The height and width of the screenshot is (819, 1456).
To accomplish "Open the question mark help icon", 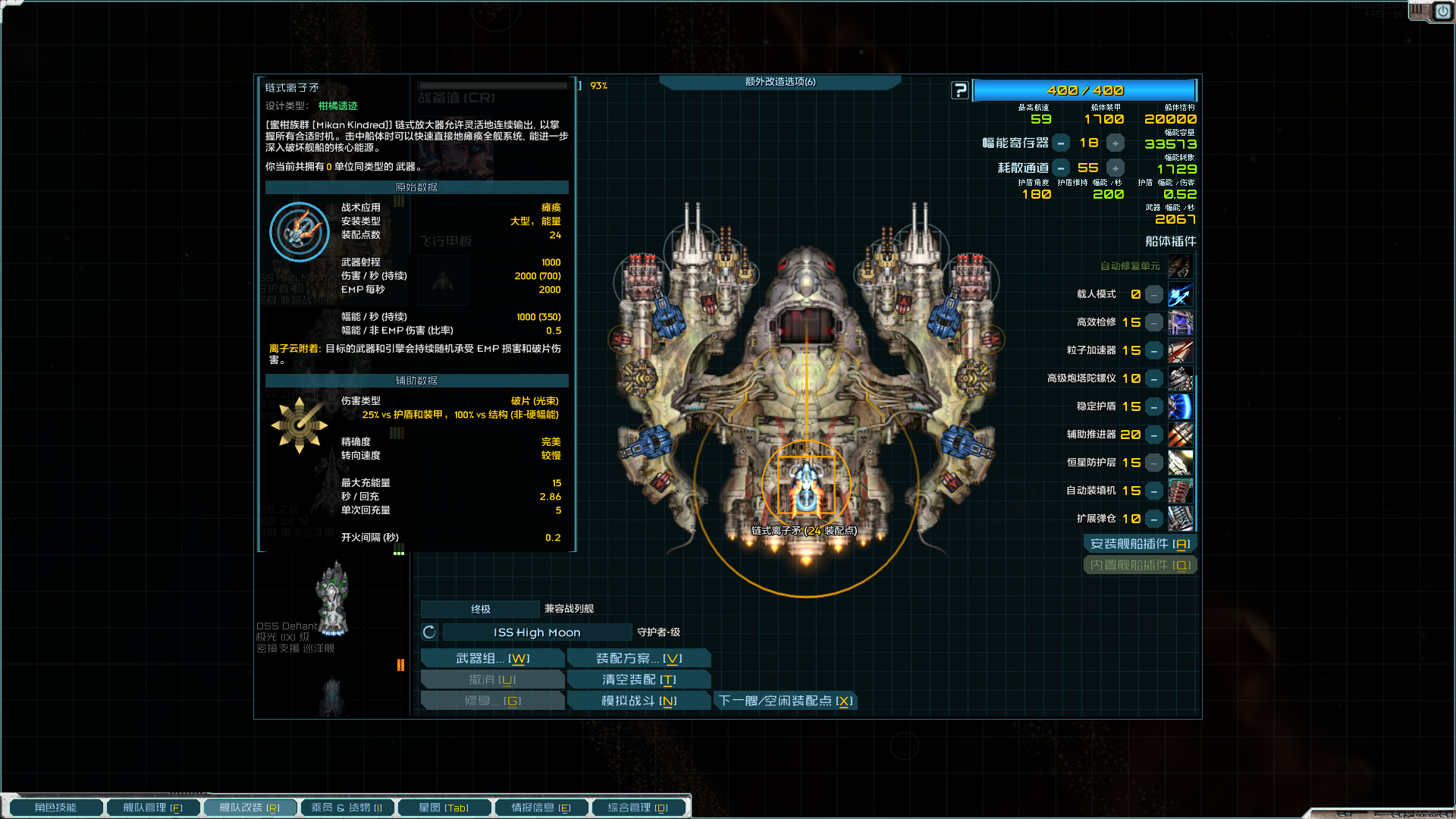I will pyautogui.click(x=960, y=90).
